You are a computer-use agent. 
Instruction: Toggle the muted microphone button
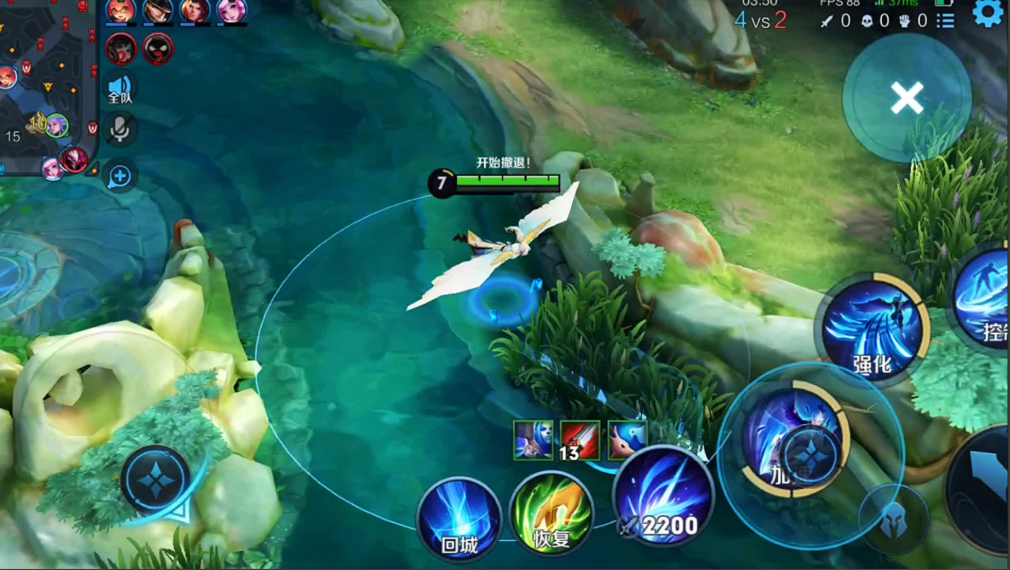(120, 129)
